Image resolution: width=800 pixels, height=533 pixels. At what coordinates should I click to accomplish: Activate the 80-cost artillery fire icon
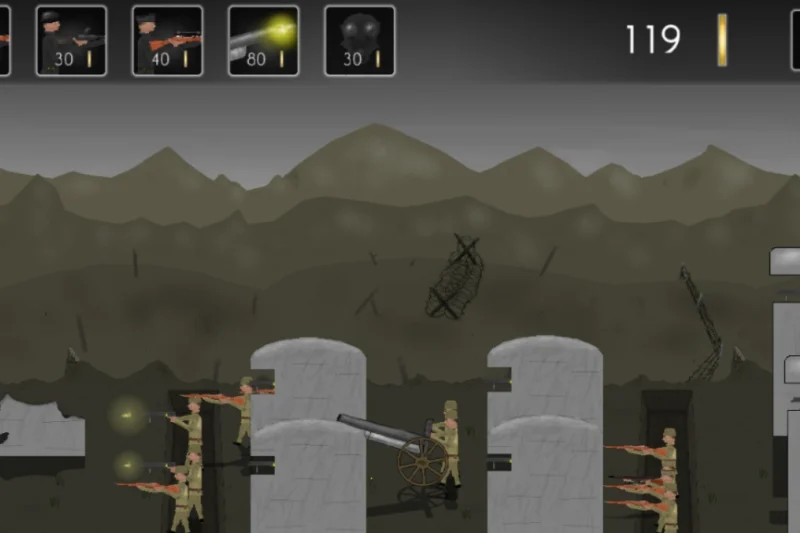click(263, 40)
